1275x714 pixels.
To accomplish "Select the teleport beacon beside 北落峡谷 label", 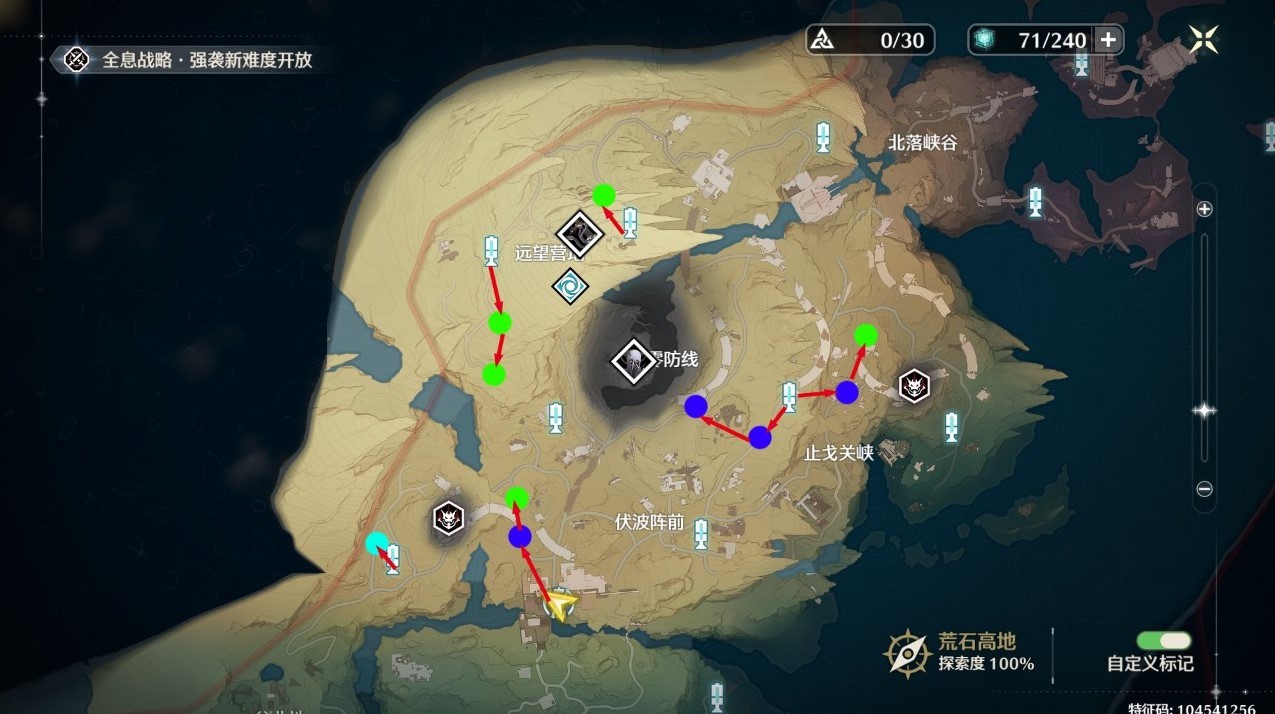I will (x=823, y=137).
